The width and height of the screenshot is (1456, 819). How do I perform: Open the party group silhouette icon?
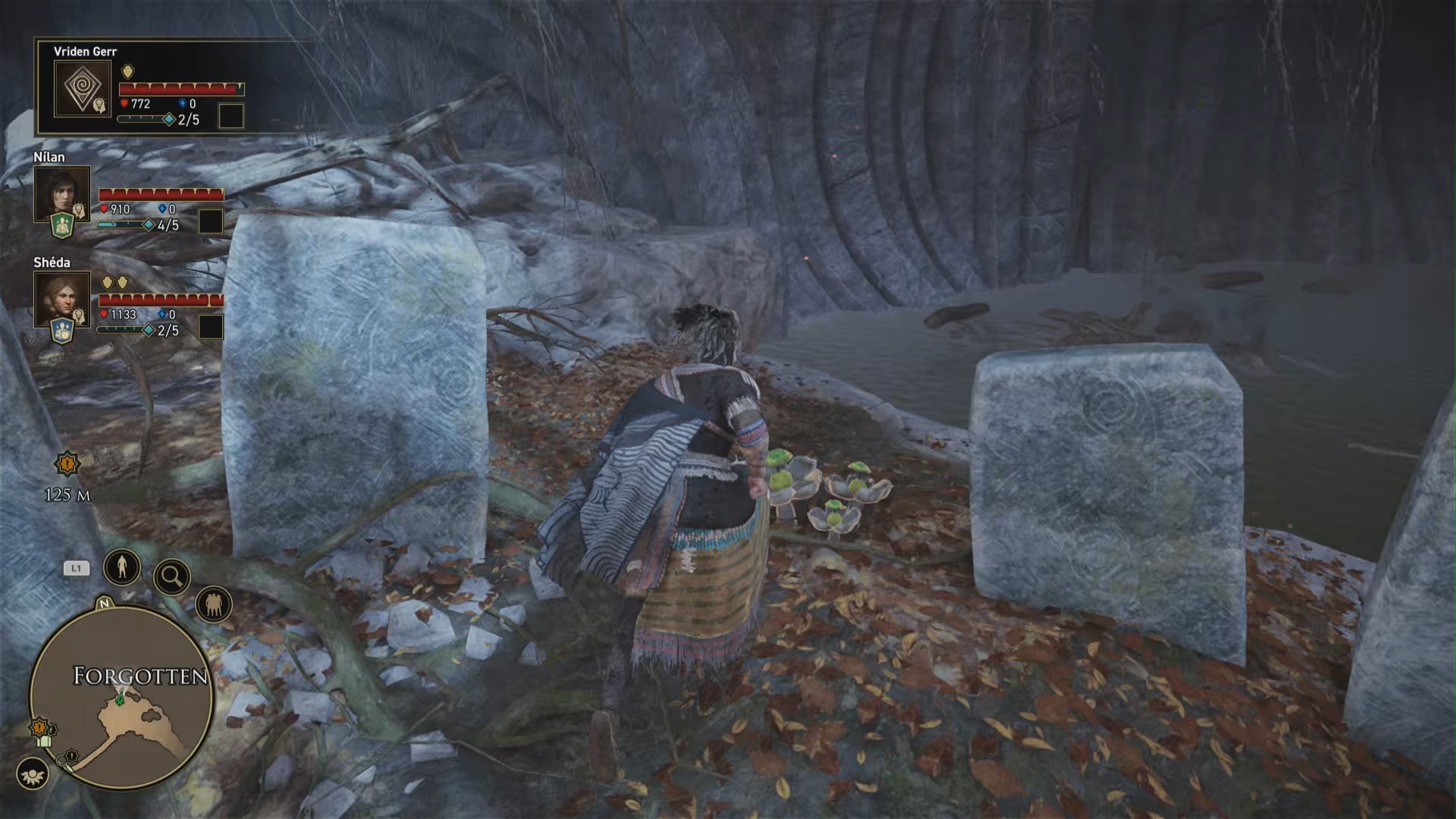click(213, 605)
